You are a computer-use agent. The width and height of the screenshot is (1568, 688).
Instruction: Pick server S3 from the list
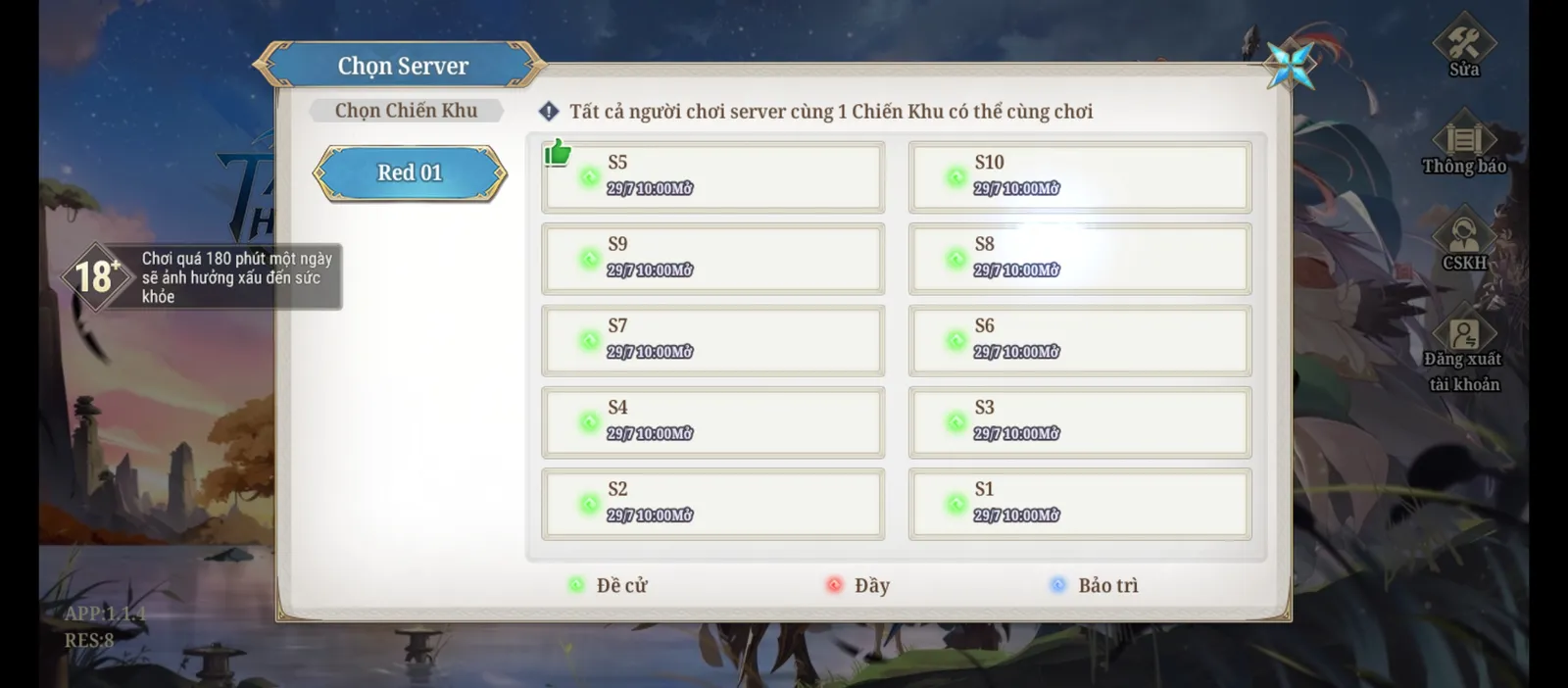pos(1079,422)
